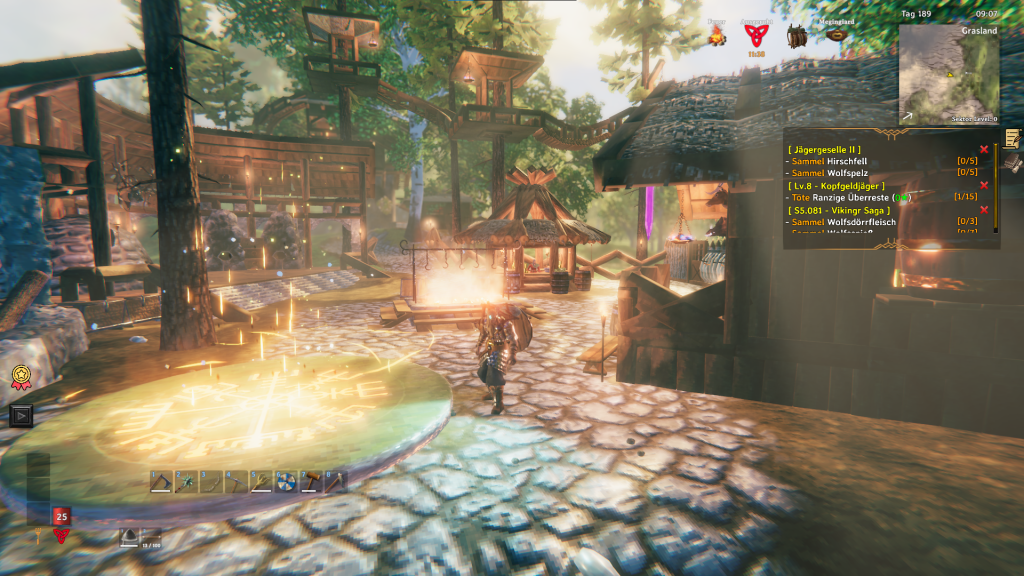The width and height of the screenshot is (1024, 576).
Task: Equip the round shield in hotbar slot 6
Action: 287,482
